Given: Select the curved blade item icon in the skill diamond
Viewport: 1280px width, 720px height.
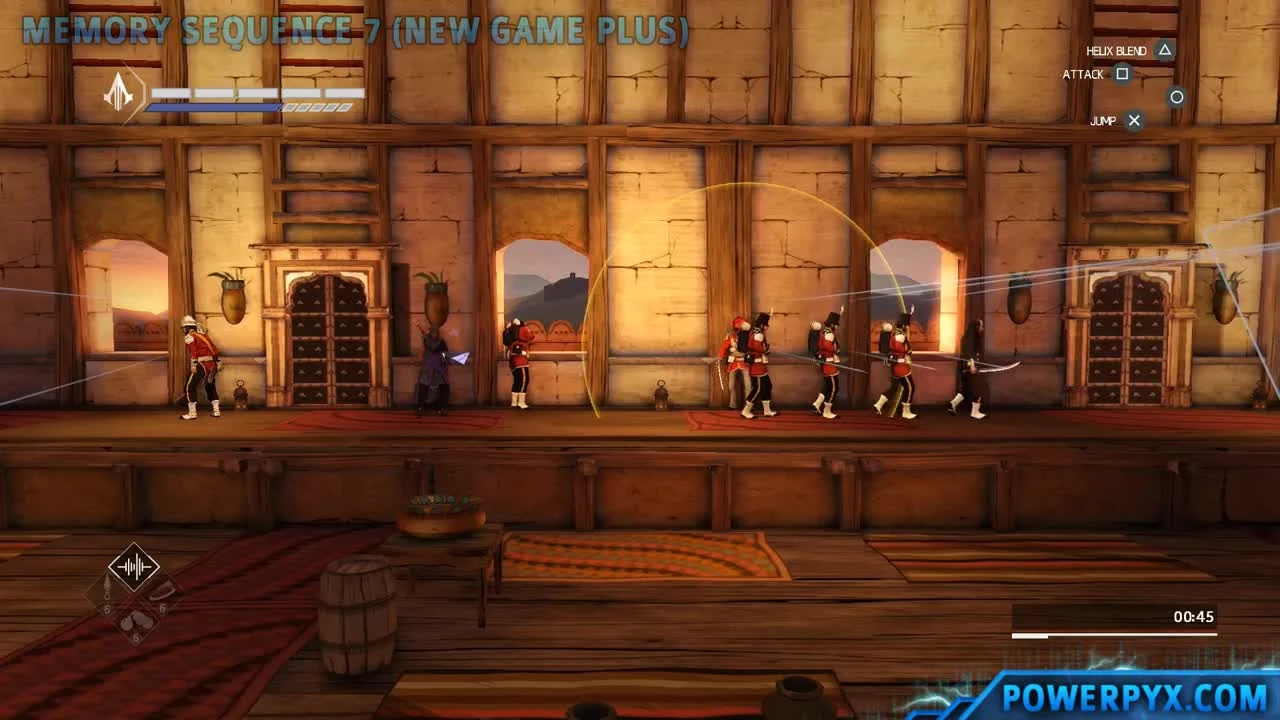Looking at the screenshot, I should coord(164,590).
